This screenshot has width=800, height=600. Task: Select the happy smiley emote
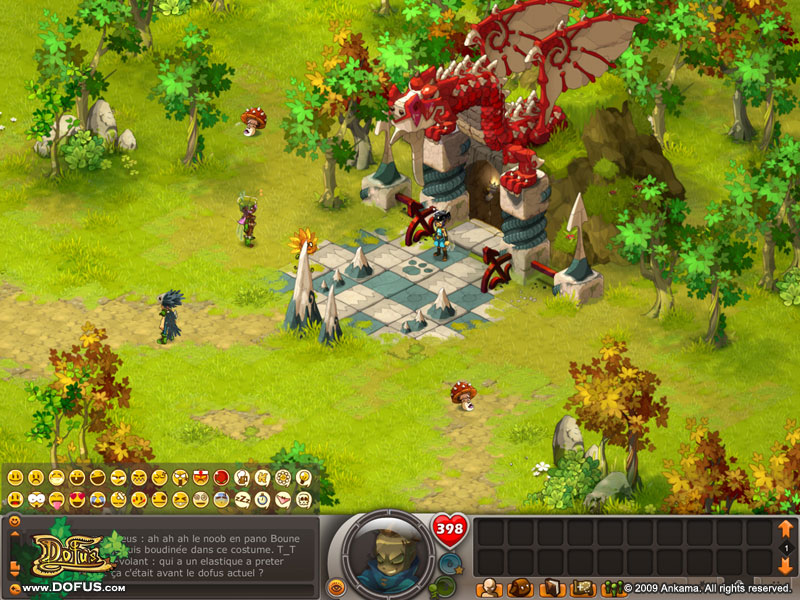(15, 477)
